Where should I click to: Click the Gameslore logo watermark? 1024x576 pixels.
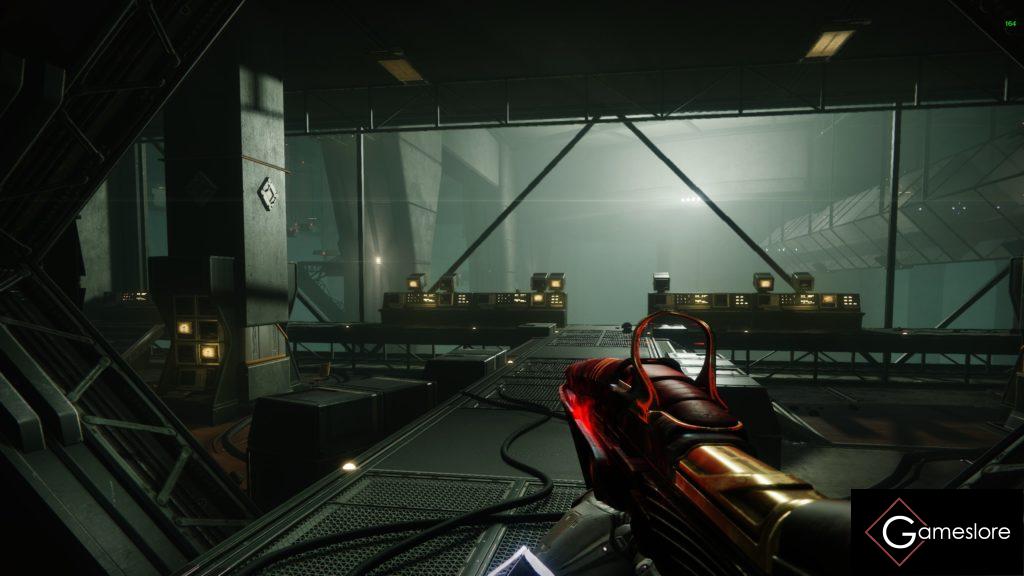[x=937, y=532]
